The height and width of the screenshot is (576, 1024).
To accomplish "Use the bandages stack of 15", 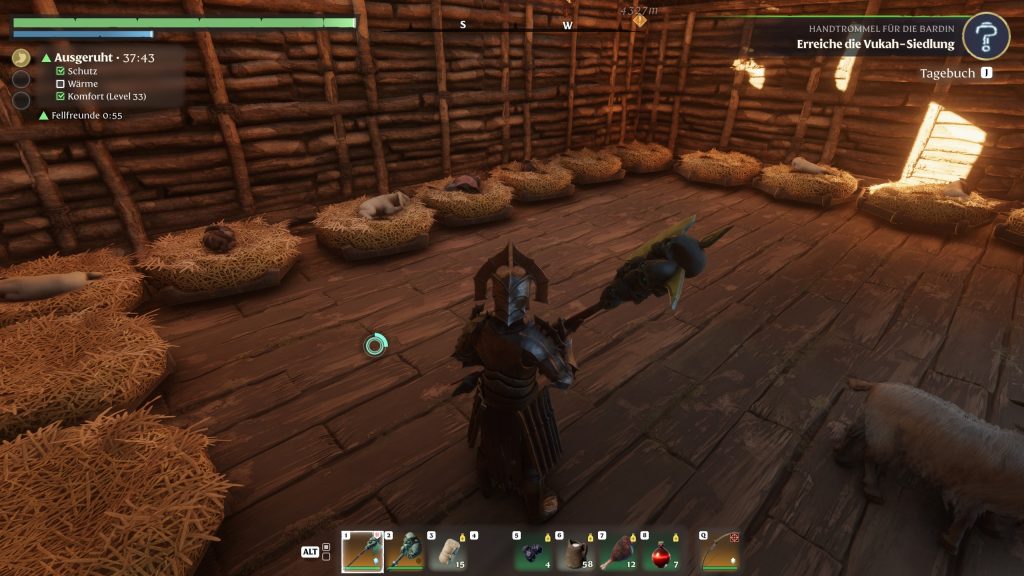I will (x=447, y=551).
